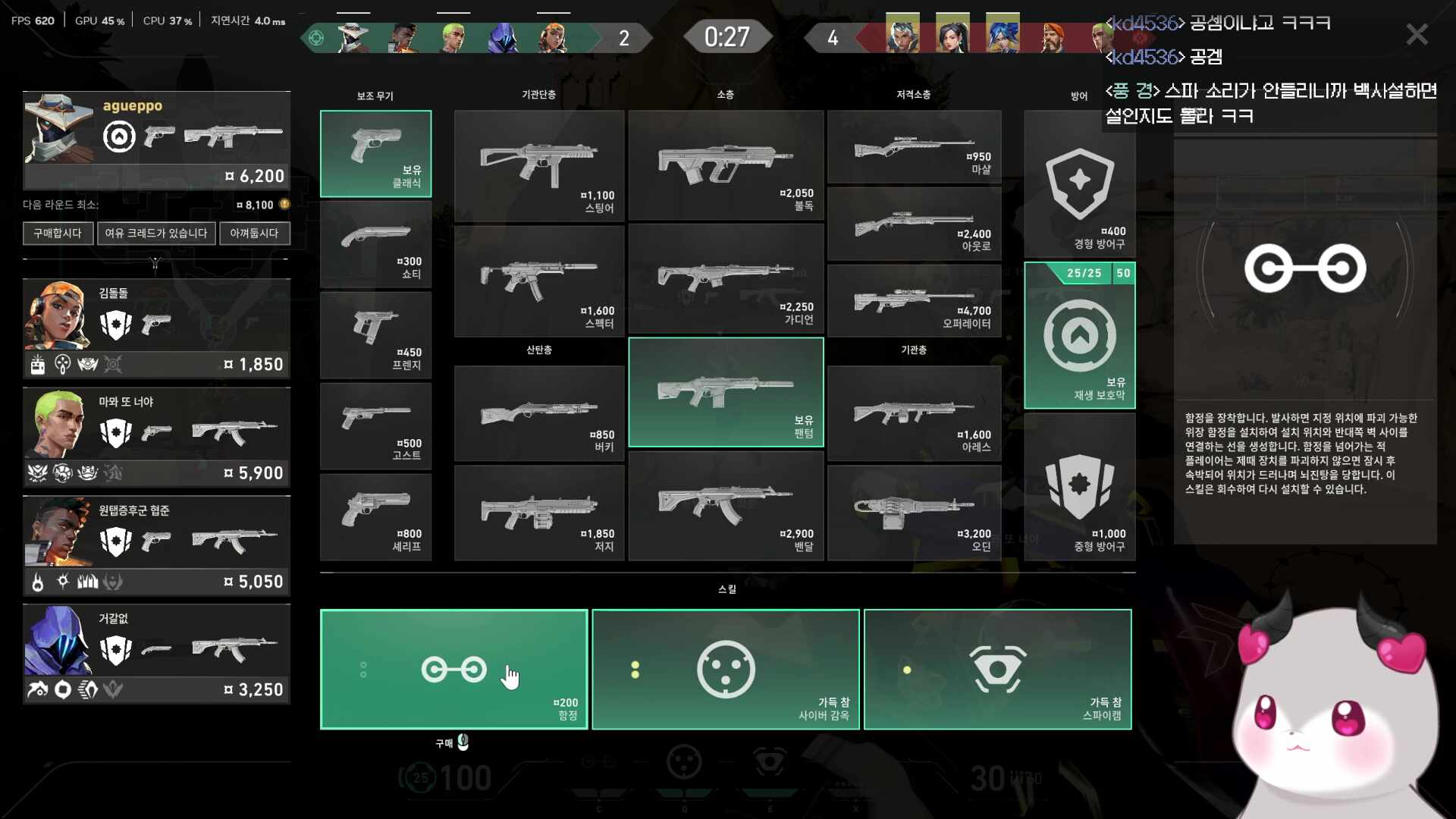The image size is (1456, 819).
Task: Select teammate 거갈없's loadout row
Action: point(156,654)
